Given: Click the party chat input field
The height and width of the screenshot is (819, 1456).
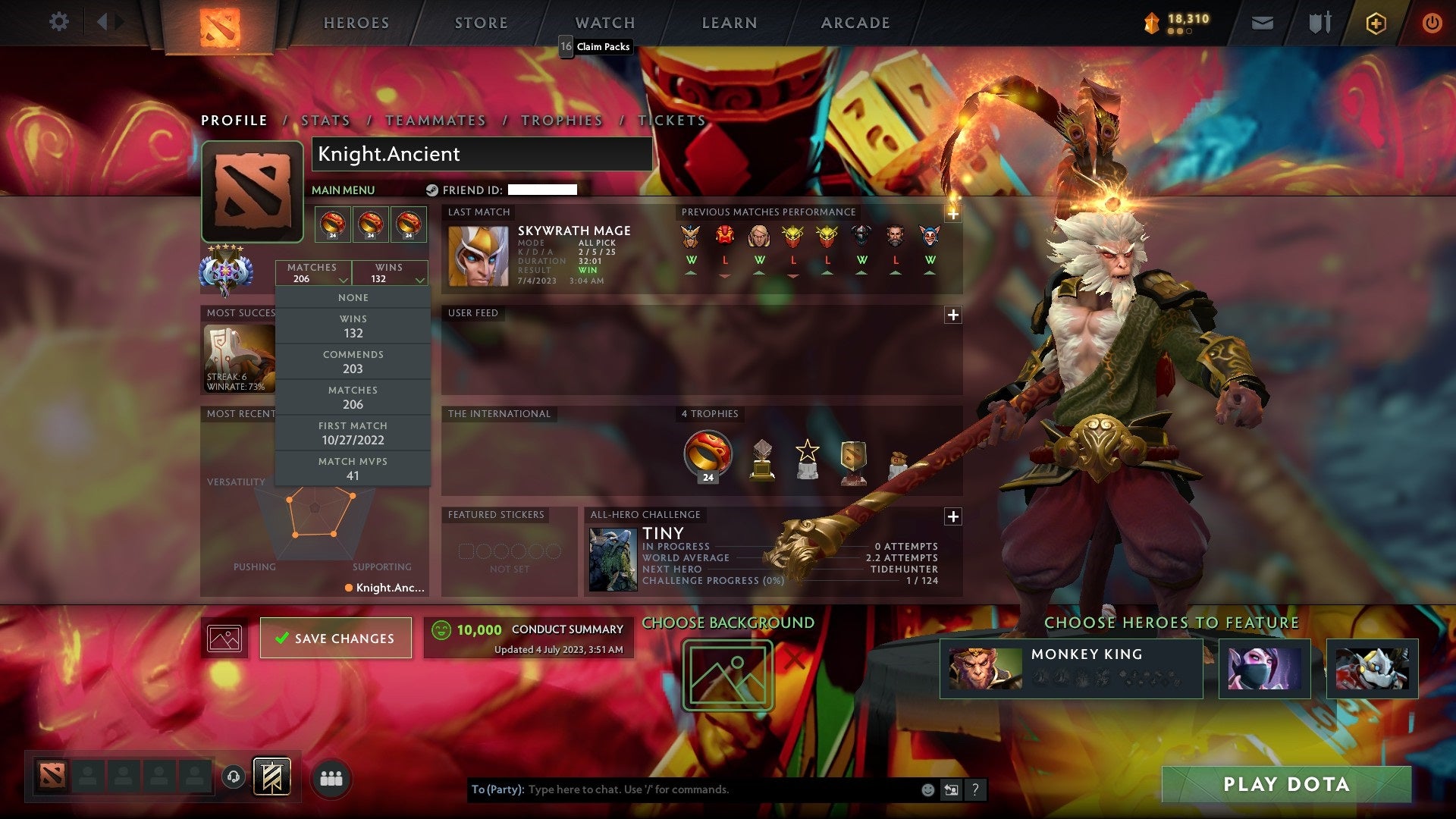Looking at the screenshot, I should 682,789.
